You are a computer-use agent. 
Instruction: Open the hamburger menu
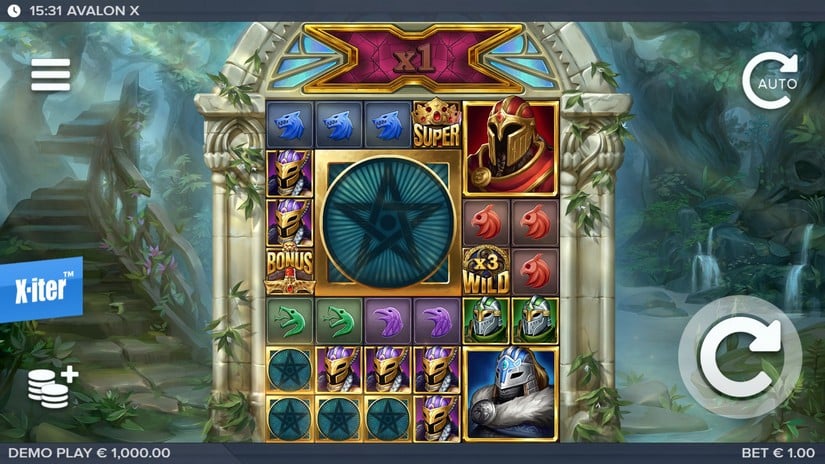tap(50, 74)
